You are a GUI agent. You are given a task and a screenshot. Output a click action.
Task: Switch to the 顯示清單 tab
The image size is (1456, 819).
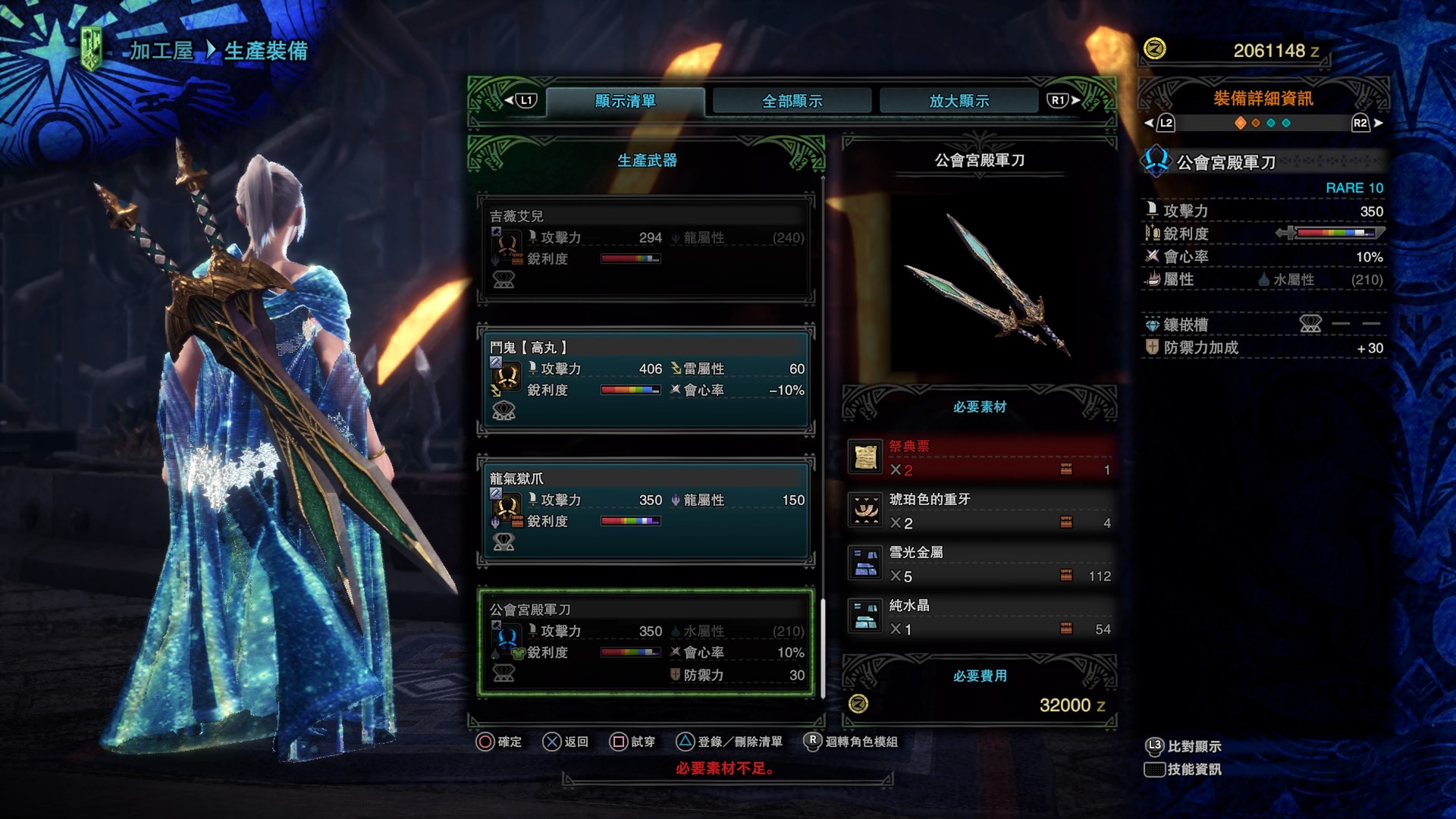625,101
